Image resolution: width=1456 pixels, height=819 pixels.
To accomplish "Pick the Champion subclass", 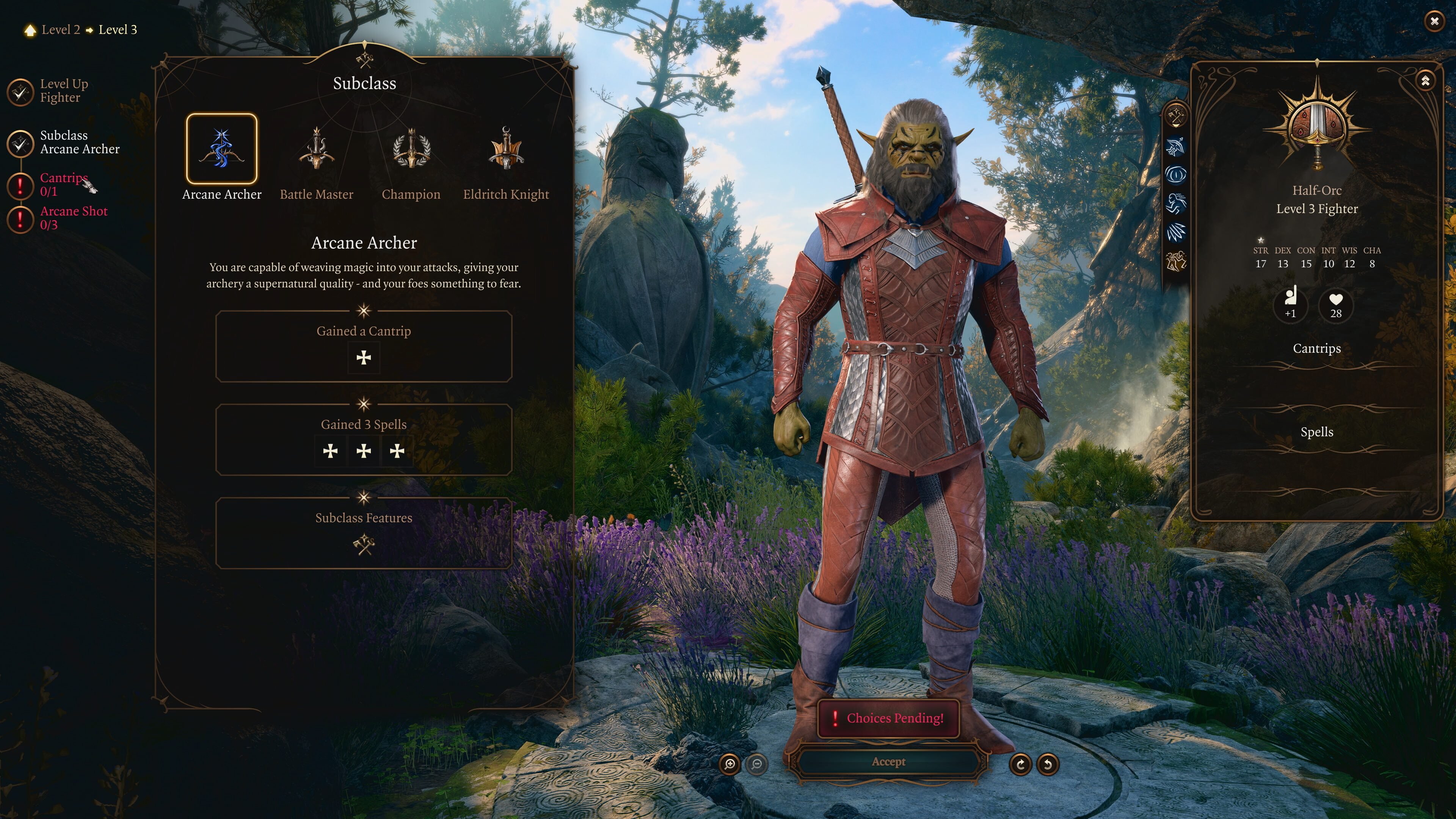I will click(x=411, y=149).
